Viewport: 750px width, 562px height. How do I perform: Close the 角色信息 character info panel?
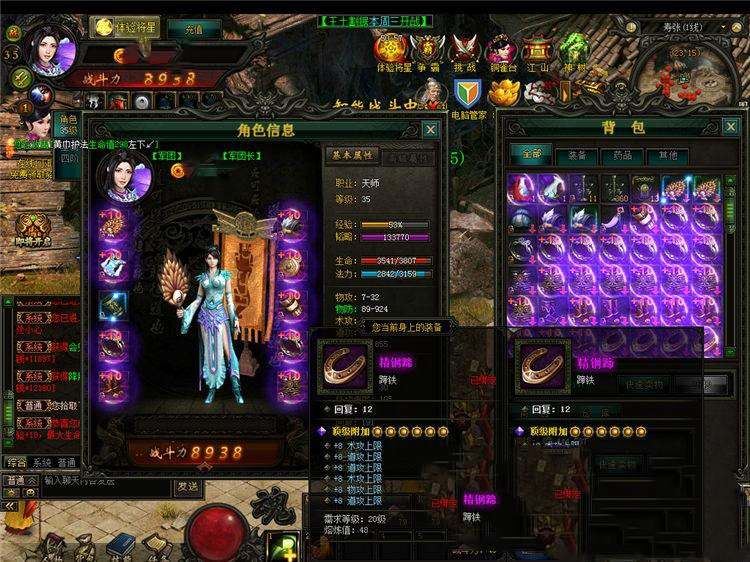(x=430, y=130)
